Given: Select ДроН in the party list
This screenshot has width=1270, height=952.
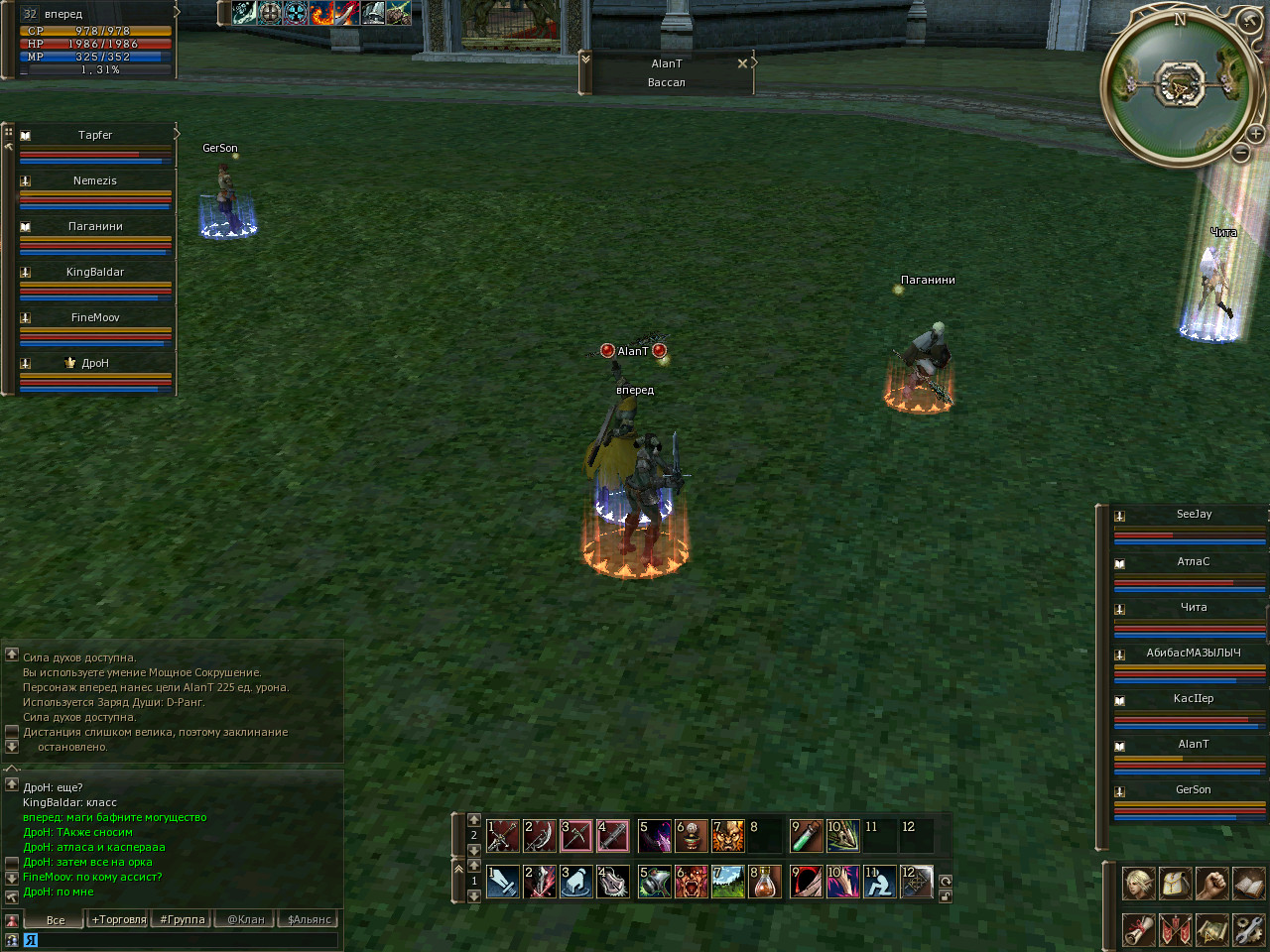Looking at the screenshot, I should 95,363.
